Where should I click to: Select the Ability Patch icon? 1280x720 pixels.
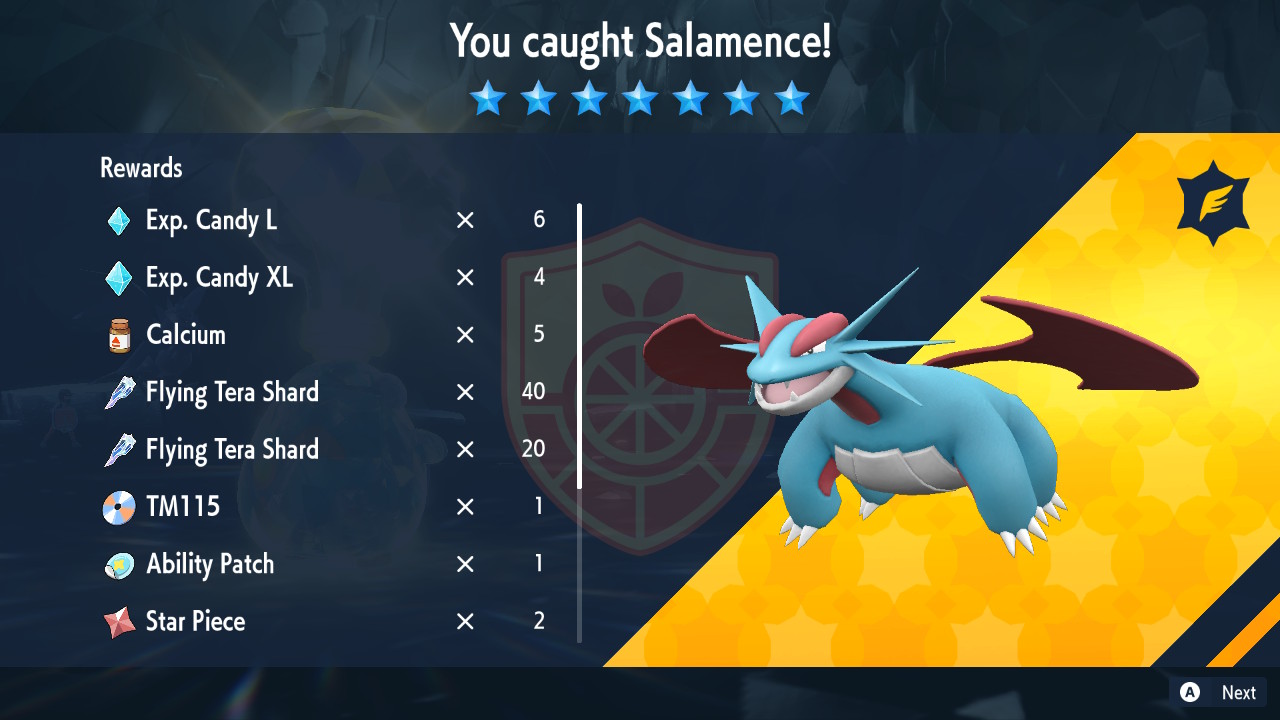(118, 563)
